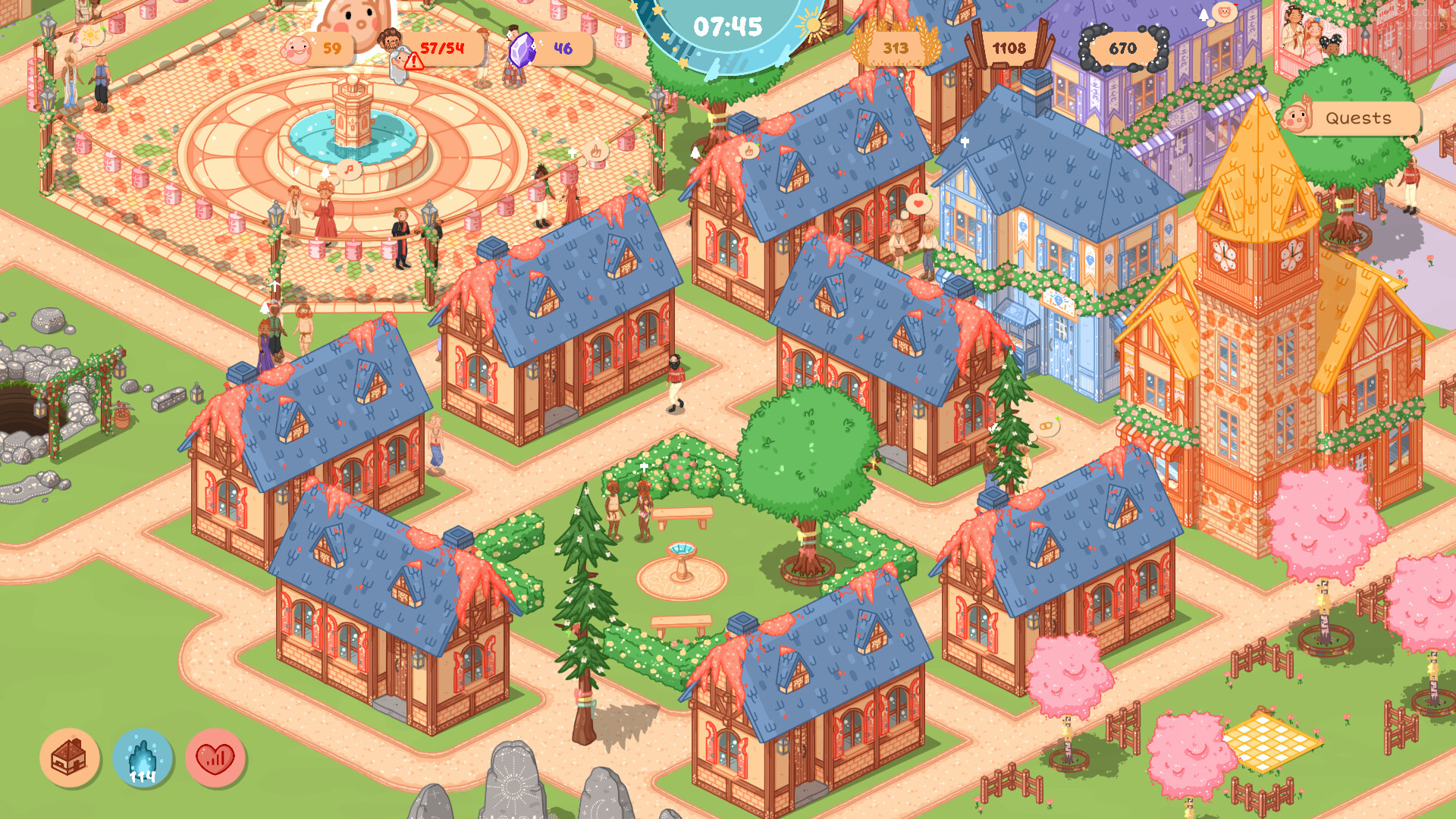This screenshot has width=1456, height=819.
Task: Click the wood resource counter showing 1108
Action: click(x=1012, y=48)
